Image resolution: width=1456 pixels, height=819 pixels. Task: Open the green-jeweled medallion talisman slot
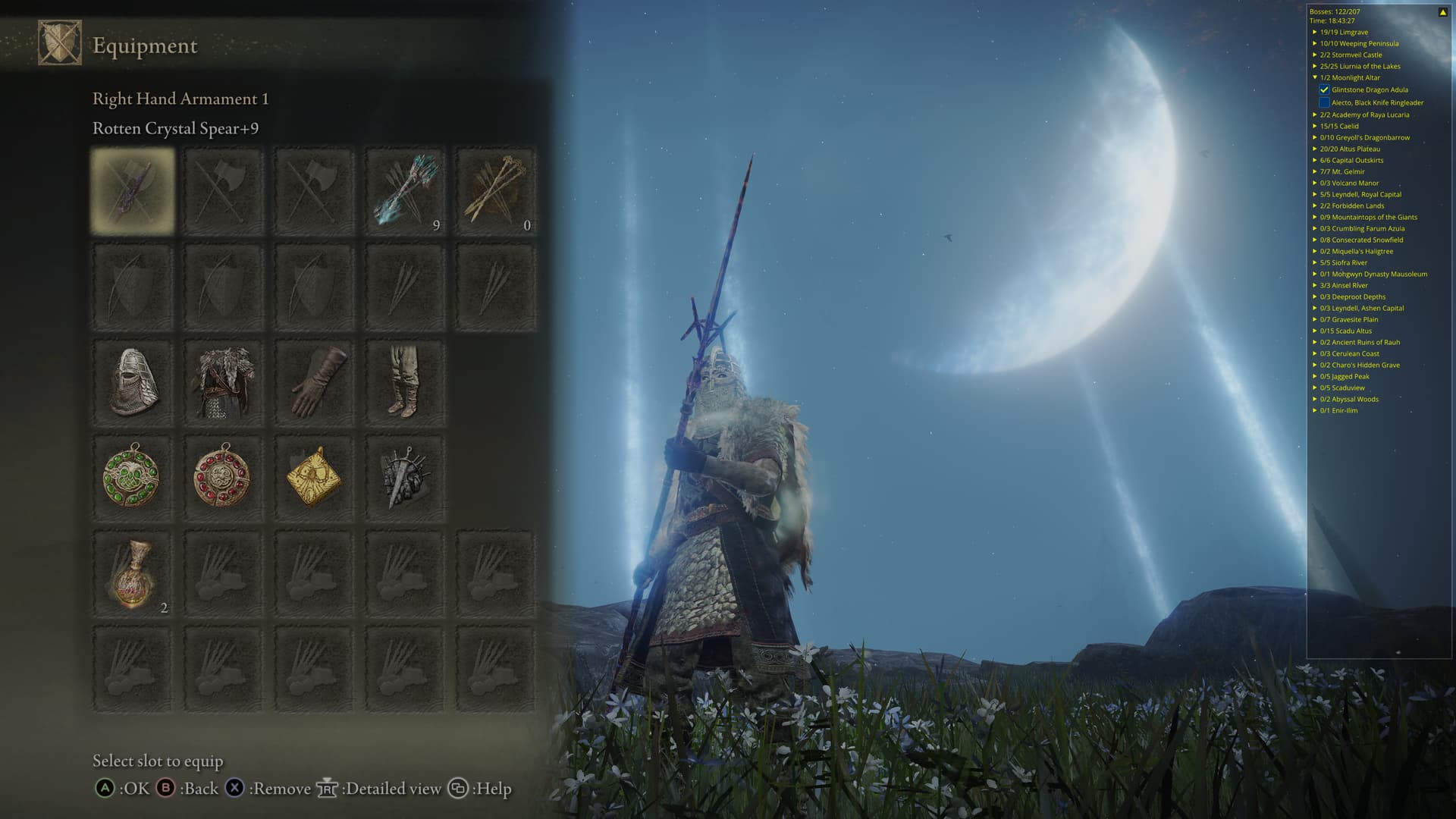coord(132,477)
